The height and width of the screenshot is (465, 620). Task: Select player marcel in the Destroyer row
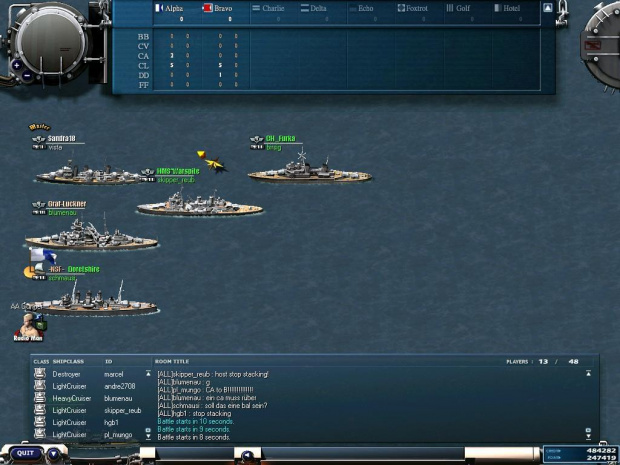coord(117,374)
